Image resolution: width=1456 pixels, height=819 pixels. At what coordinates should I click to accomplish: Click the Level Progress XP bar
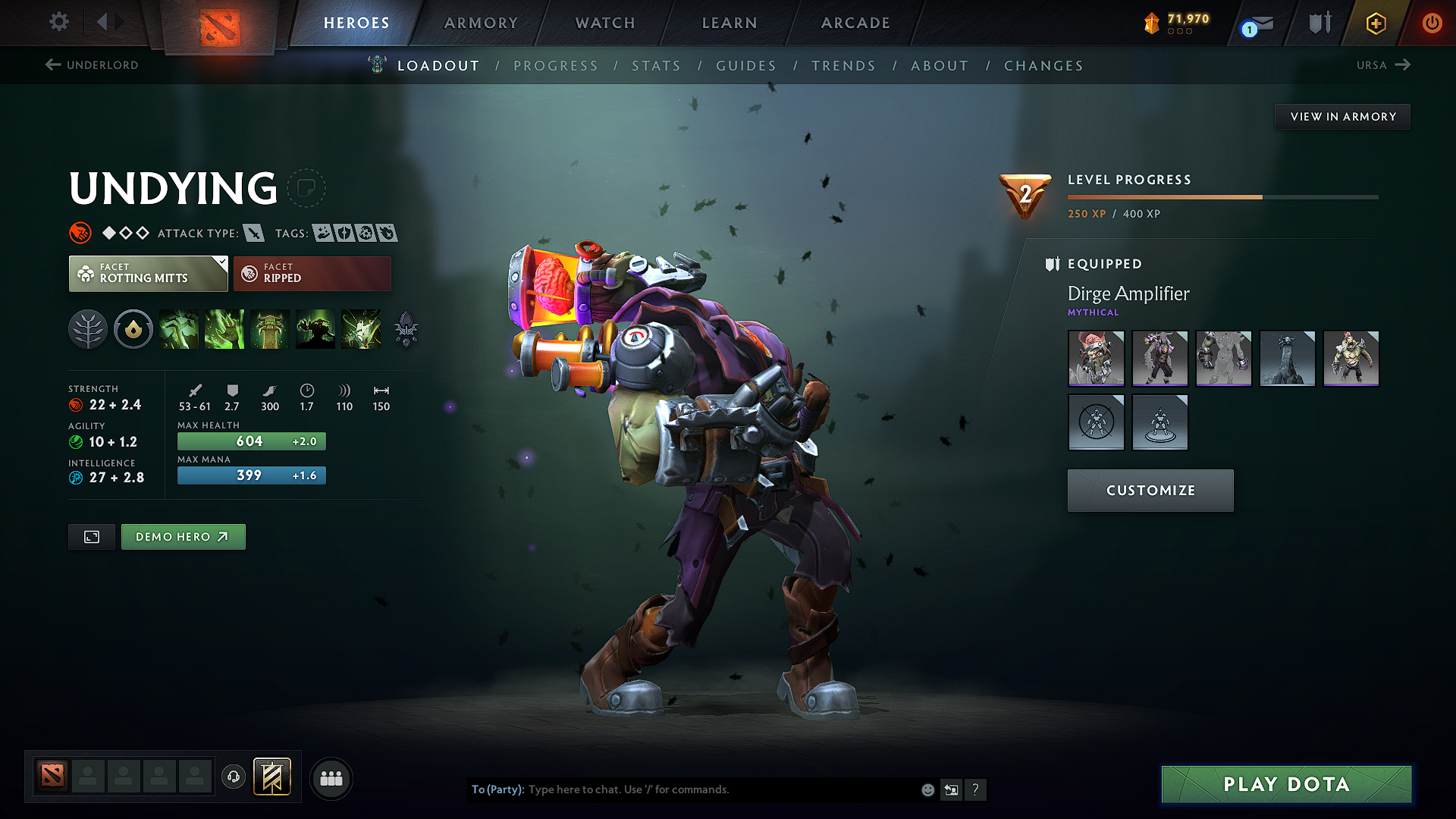tap(1221, 196)
